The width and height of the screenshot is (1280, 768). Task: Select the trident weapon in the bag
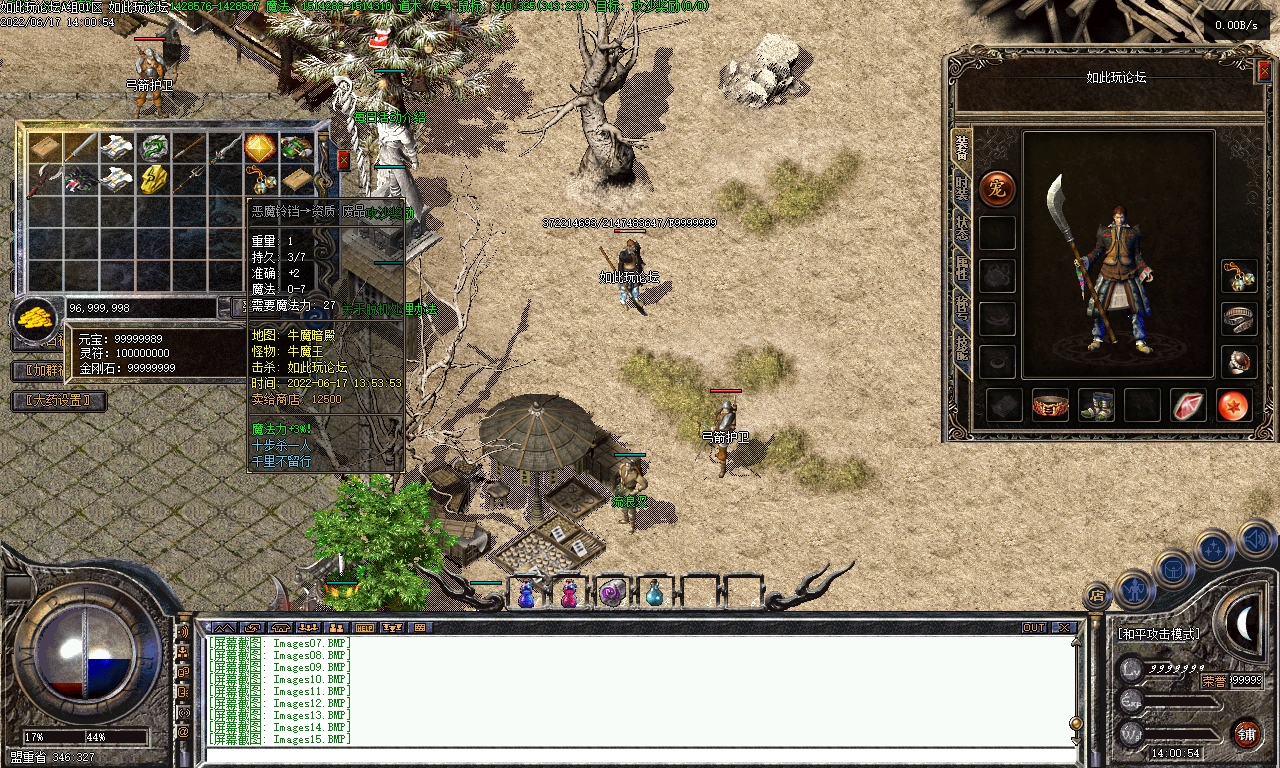point(190,180)
